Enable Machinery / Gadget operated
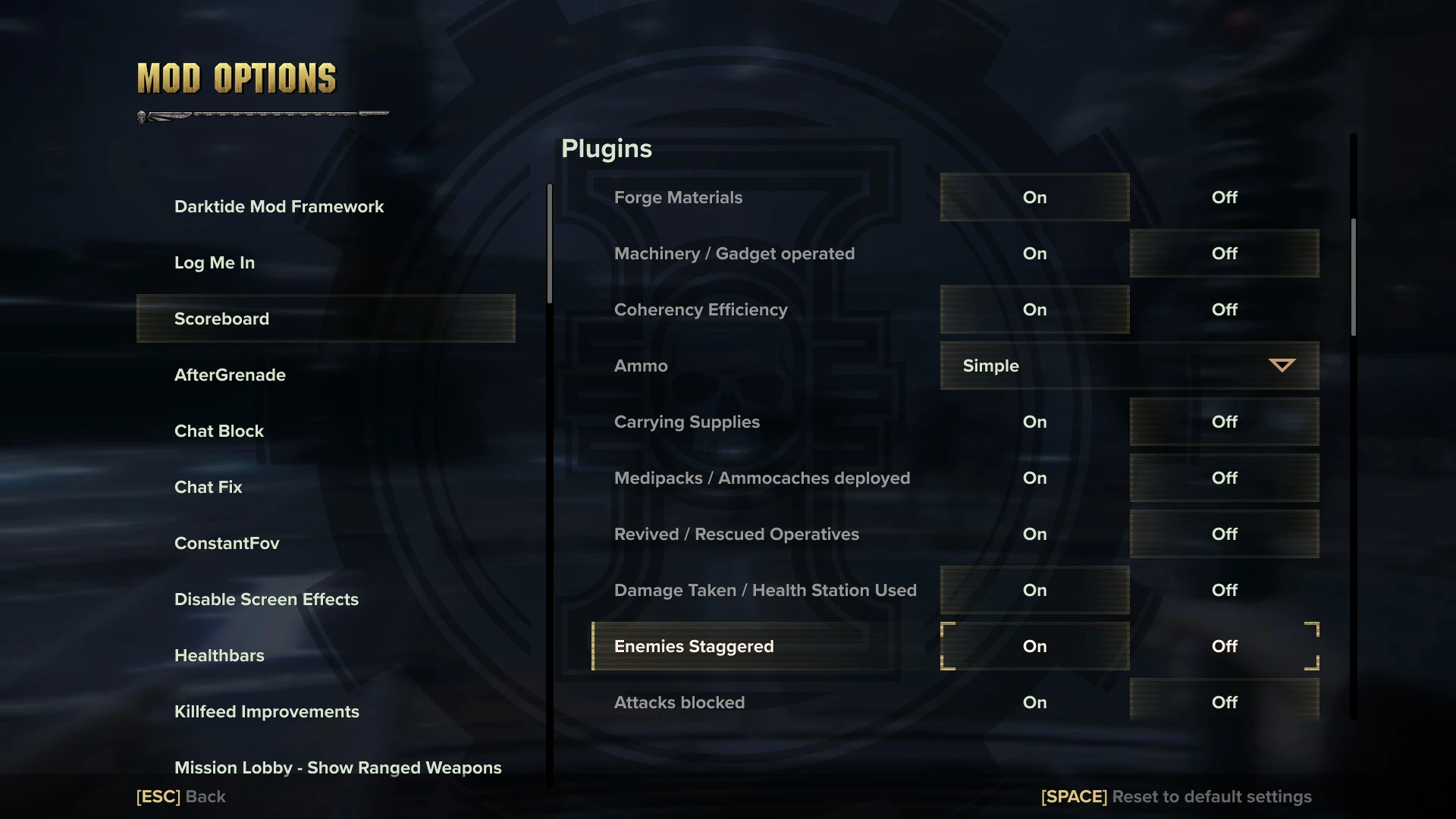The image size is (1456, 819). click(x=1034, y=253)
